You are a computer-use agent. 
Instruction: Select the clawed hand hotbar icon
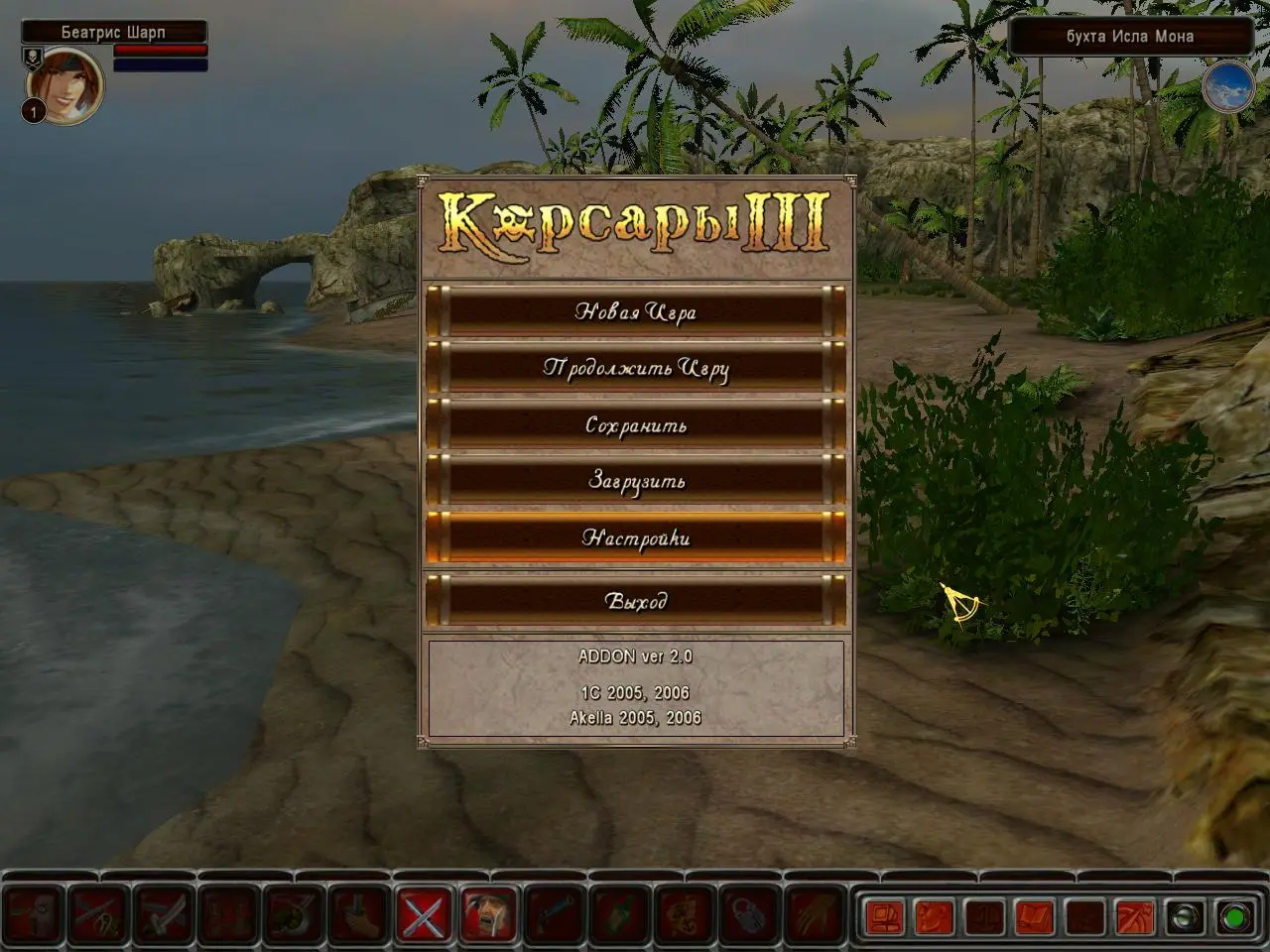point(812,914)
